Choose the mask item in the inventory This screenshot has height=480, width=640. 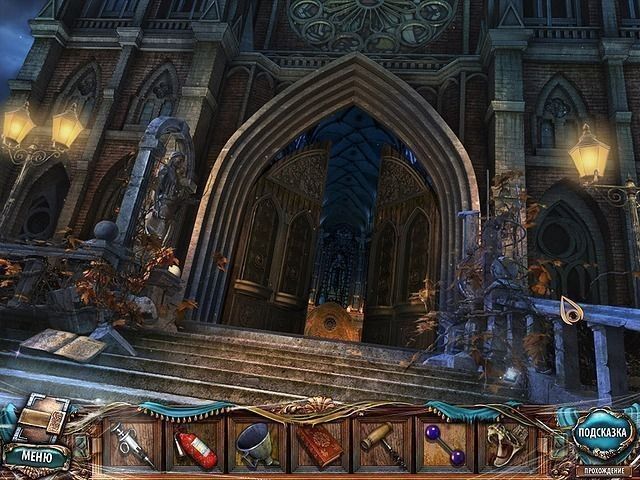click(505, 445)
